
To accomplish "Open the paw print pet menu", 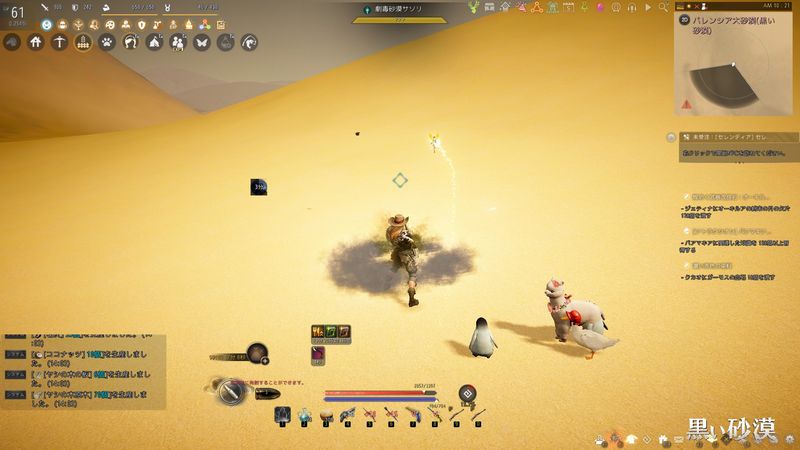I will tap(107, 42).
